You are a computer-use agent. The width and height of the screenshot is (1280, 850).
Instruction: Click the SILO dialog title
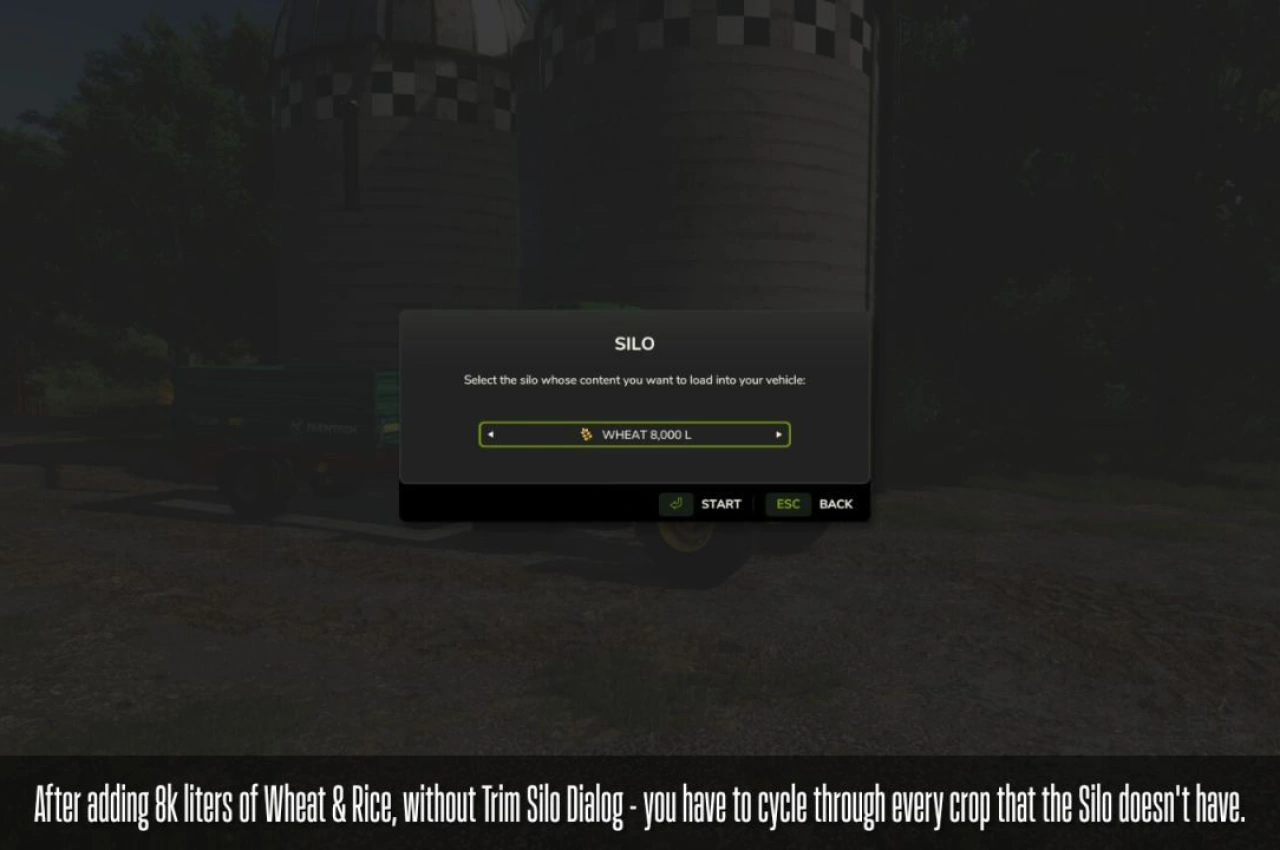(634, 343)
